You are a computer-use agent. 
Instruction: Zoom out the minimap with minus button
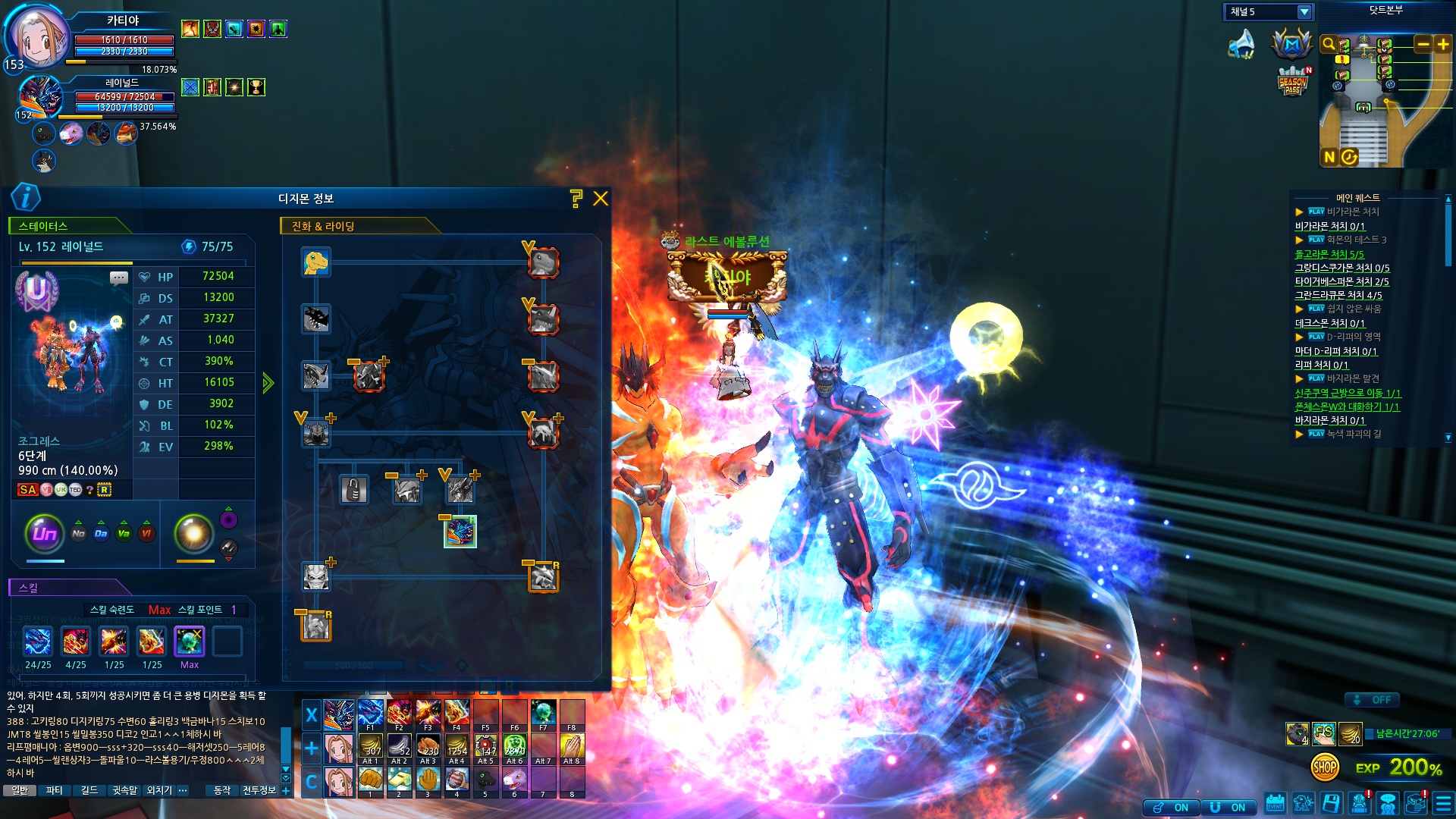1423,45
